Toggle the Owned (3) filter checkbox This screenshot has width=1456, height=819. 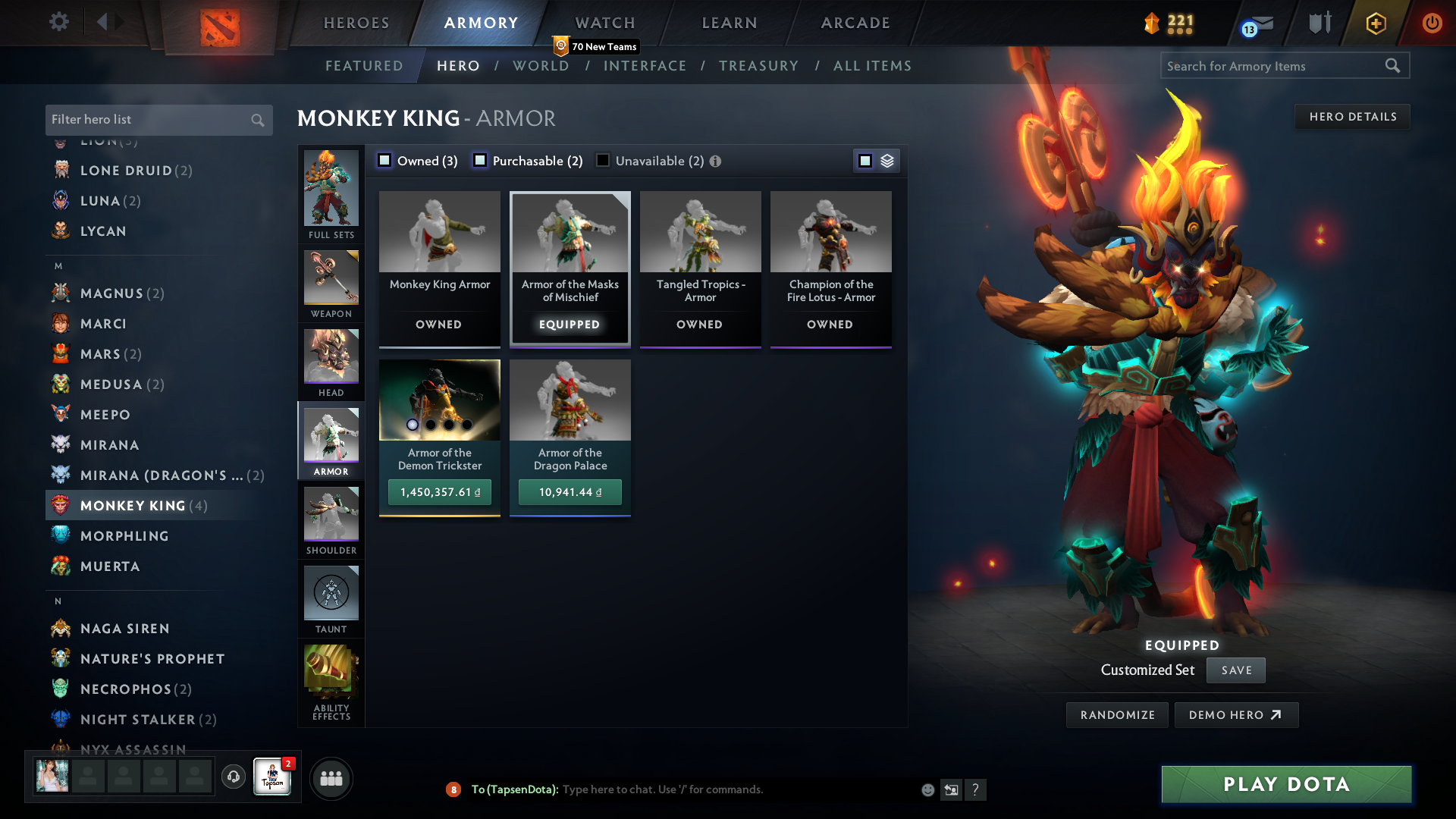[384, 160]
